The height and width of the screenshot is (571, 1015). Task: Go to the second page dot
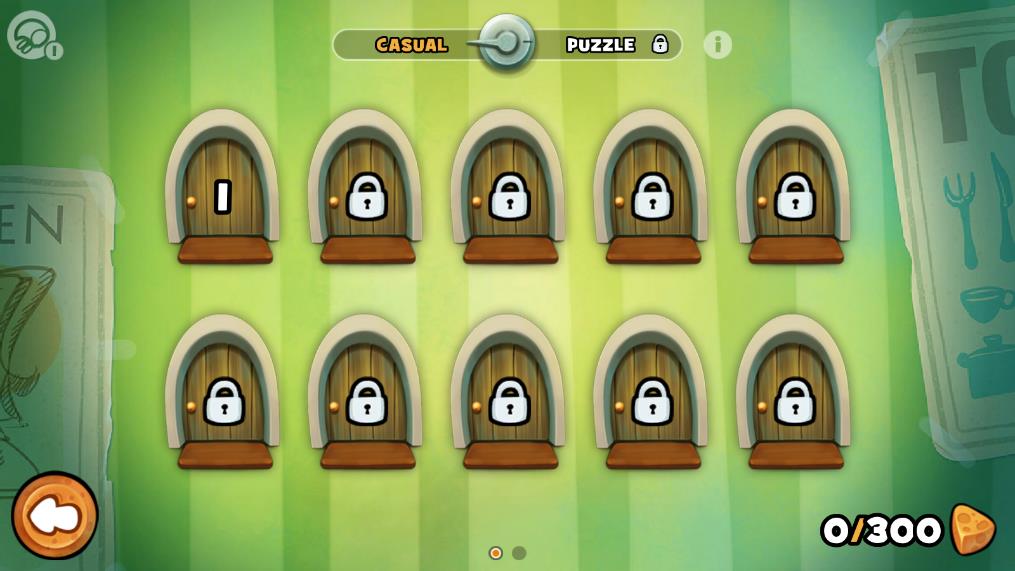click(519, 553)
